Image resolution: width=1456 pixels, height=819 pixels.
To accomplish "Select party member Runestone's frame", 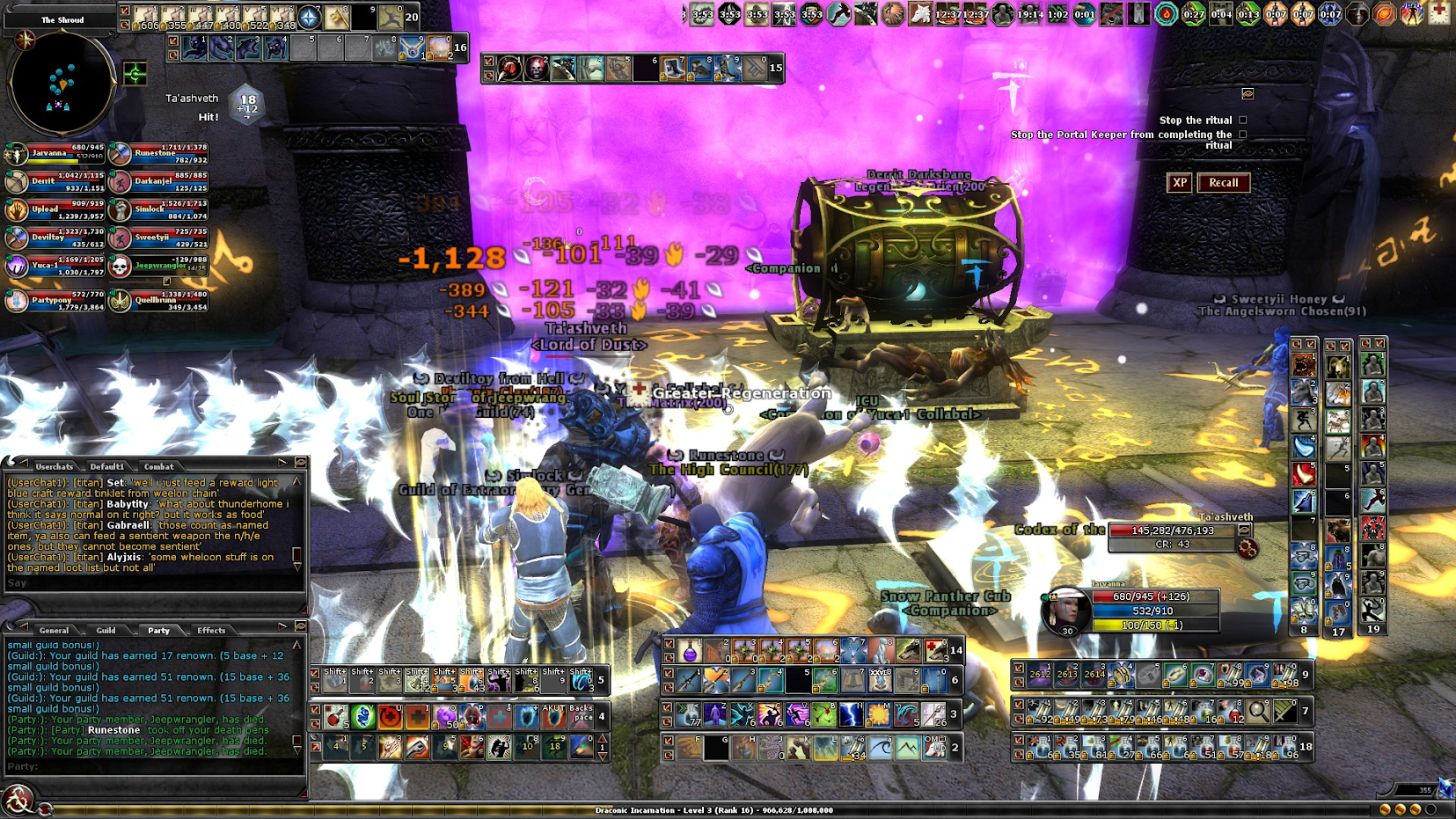I will [x=158, y=155].
